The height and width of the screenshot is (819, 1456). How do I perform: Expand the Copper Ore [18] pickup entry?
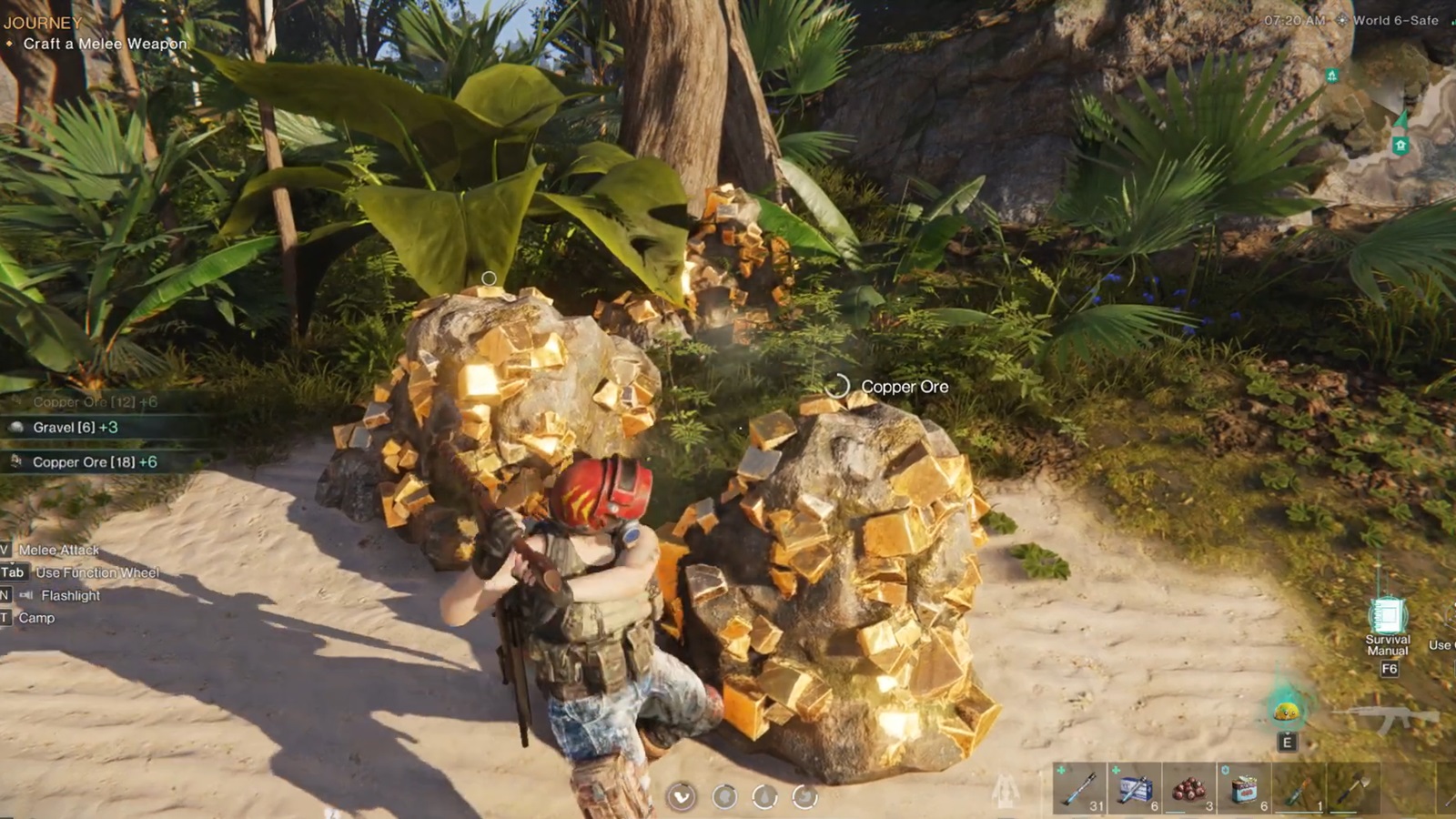point(86,462)
